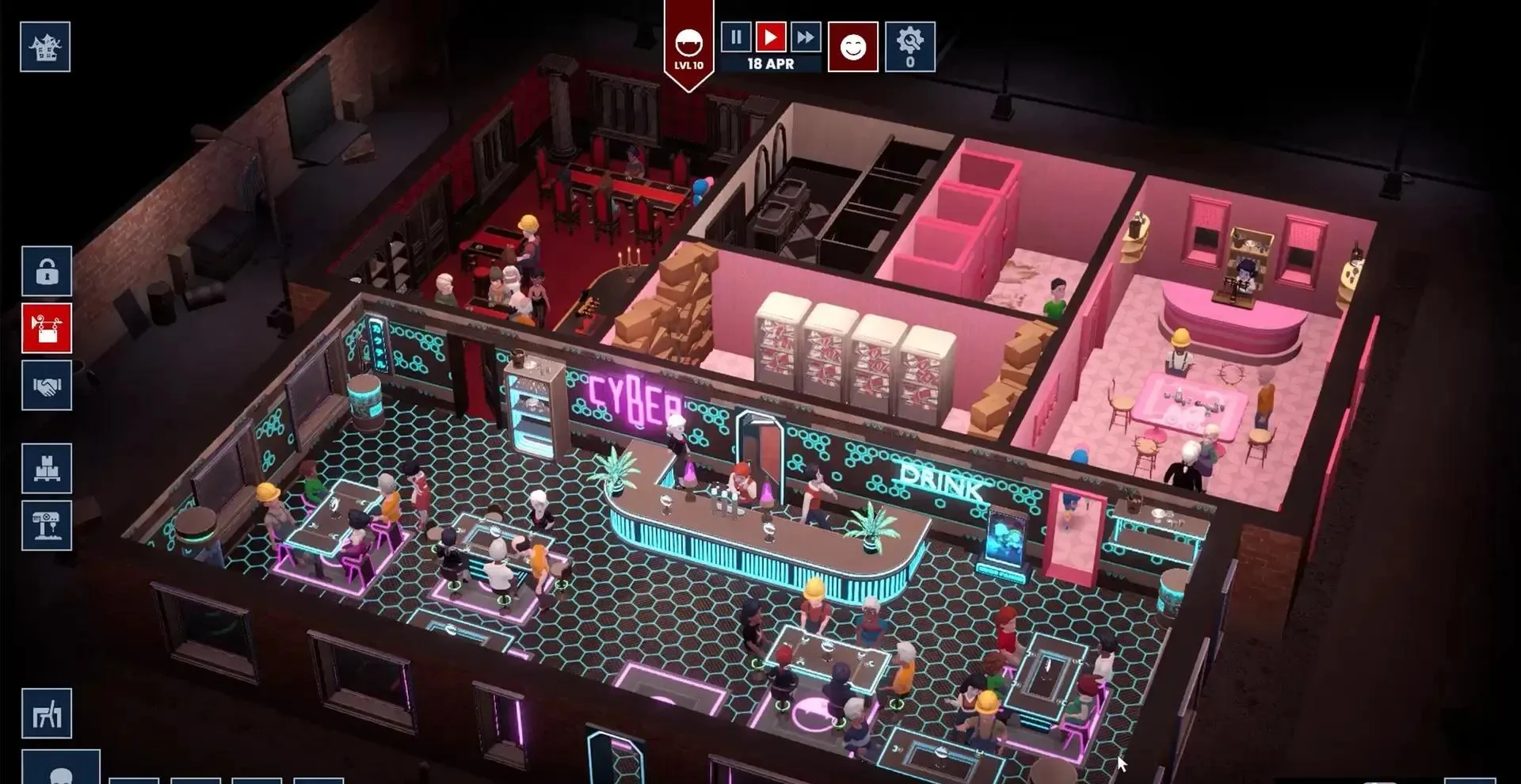This screenshot has width=1521, height=784.
Task: Open the smiley face happiness panel
Action: [x=853, y=47]
